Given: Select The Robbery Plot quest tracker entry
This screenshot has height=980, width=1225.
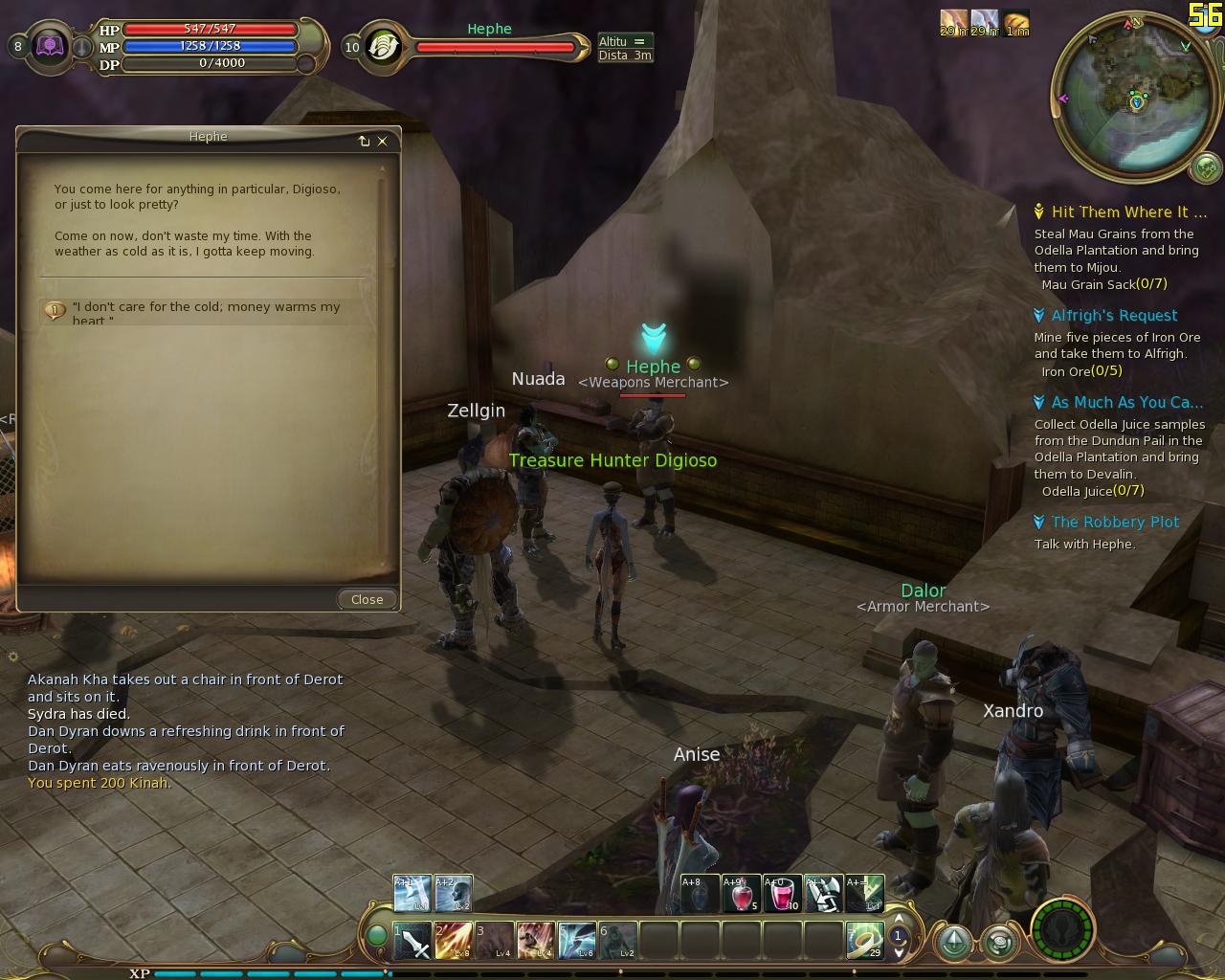Looking at the screenshot, I should 1115,523.
